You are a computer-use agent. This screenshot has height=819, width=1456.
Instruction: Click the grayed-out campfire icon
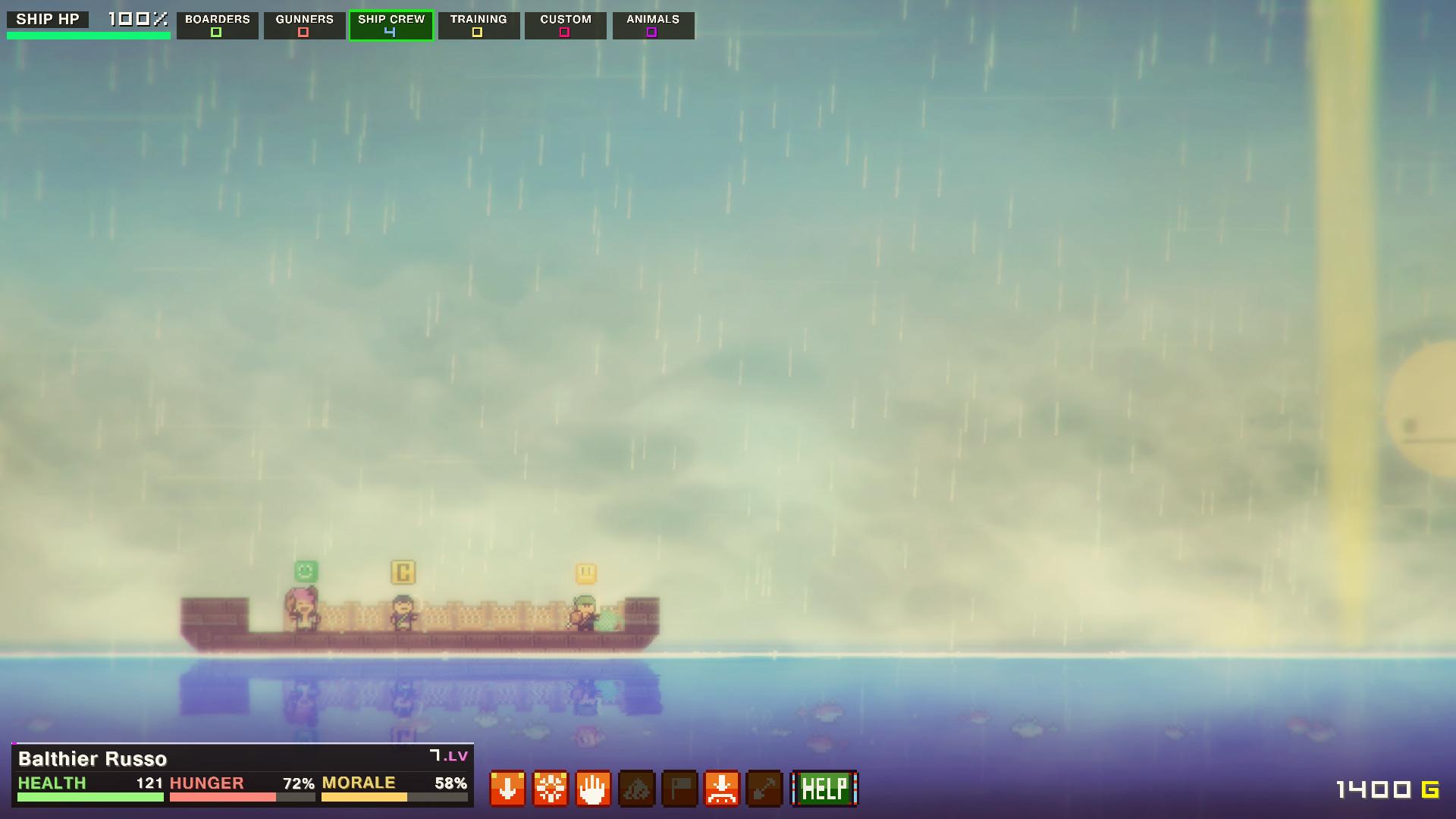tap(636, 789)
